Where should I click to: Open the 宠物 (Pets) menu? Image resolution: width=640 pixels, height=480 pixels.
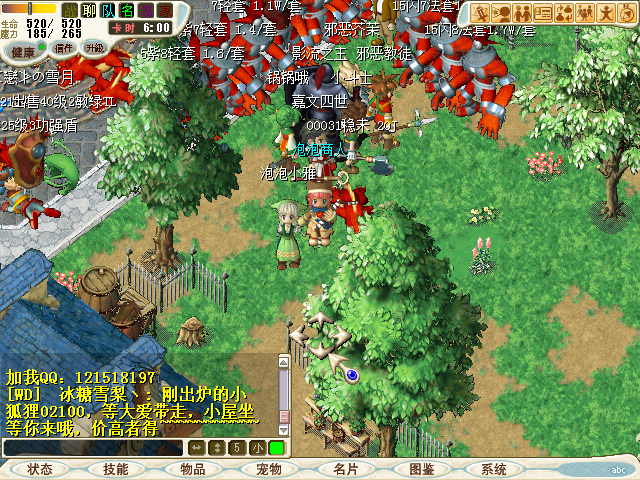(268, 469)
